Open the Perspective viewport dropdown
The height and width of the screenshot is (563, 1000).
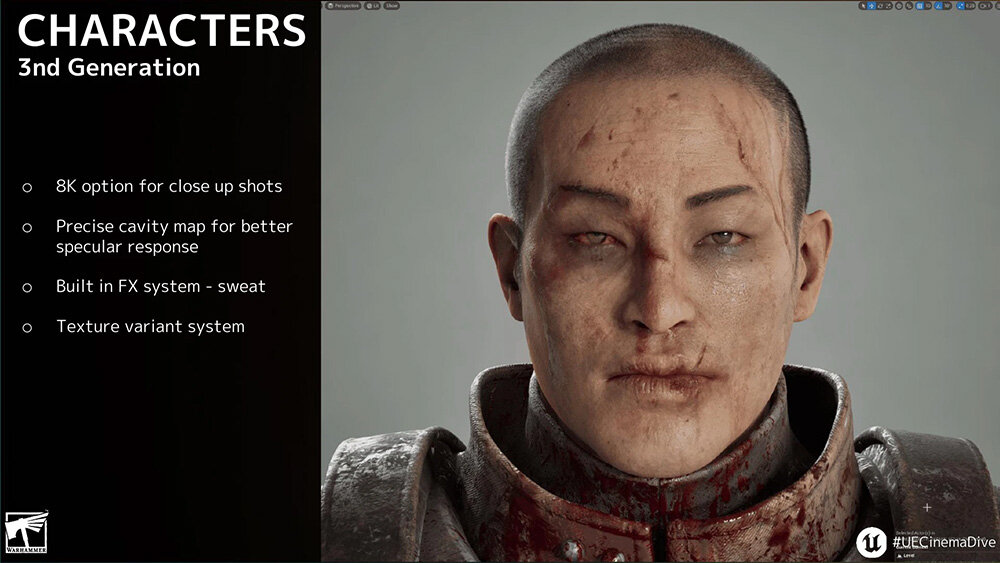[345, 6]
